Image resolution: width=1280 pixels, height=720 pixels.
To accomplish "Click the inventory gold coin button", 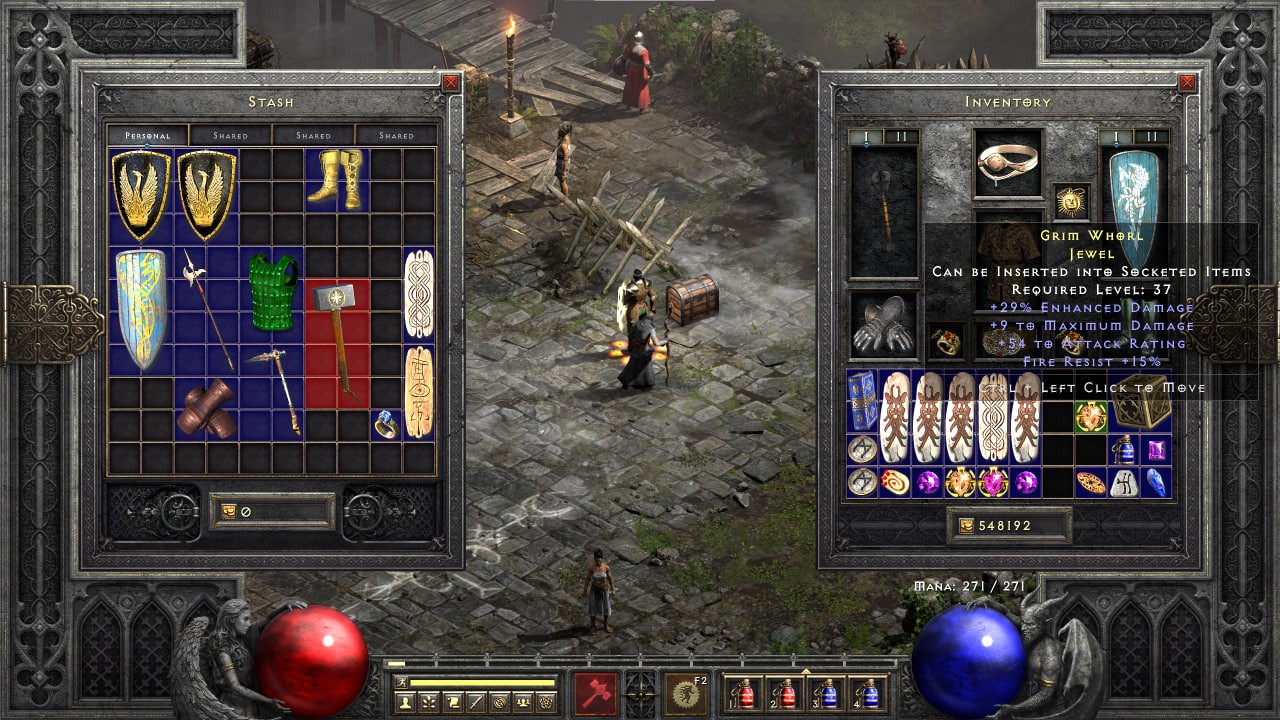I will tap(966, 526).
